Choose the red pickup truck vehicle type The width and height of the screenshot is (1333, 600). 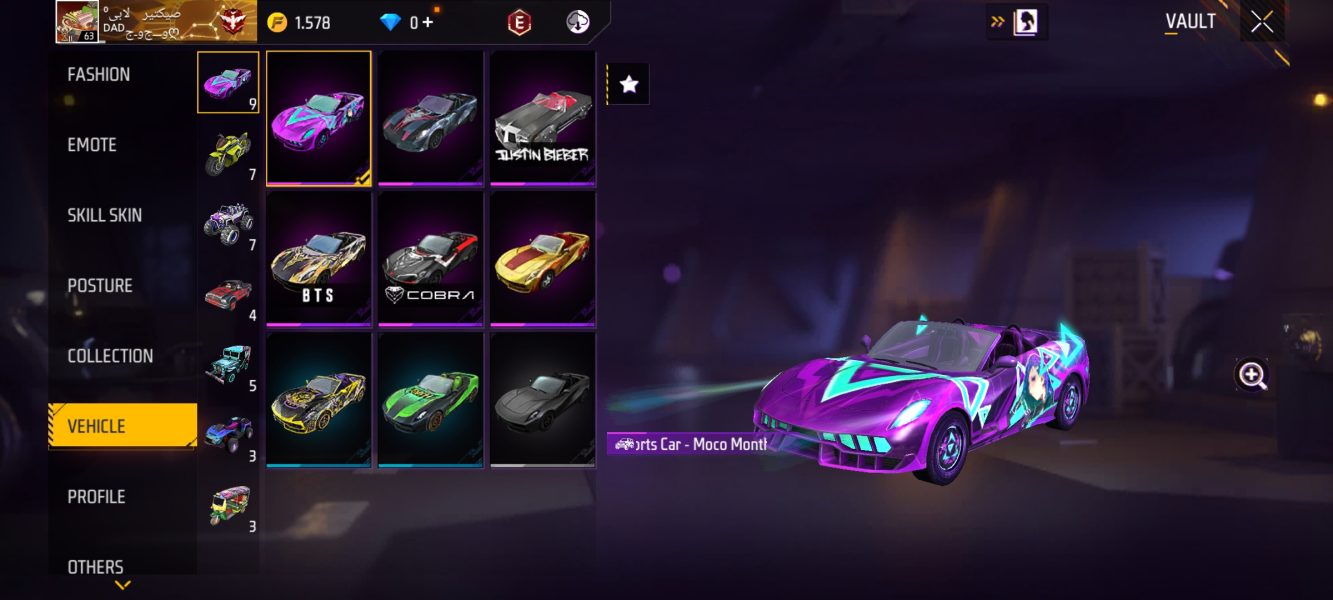click(228, 294)
